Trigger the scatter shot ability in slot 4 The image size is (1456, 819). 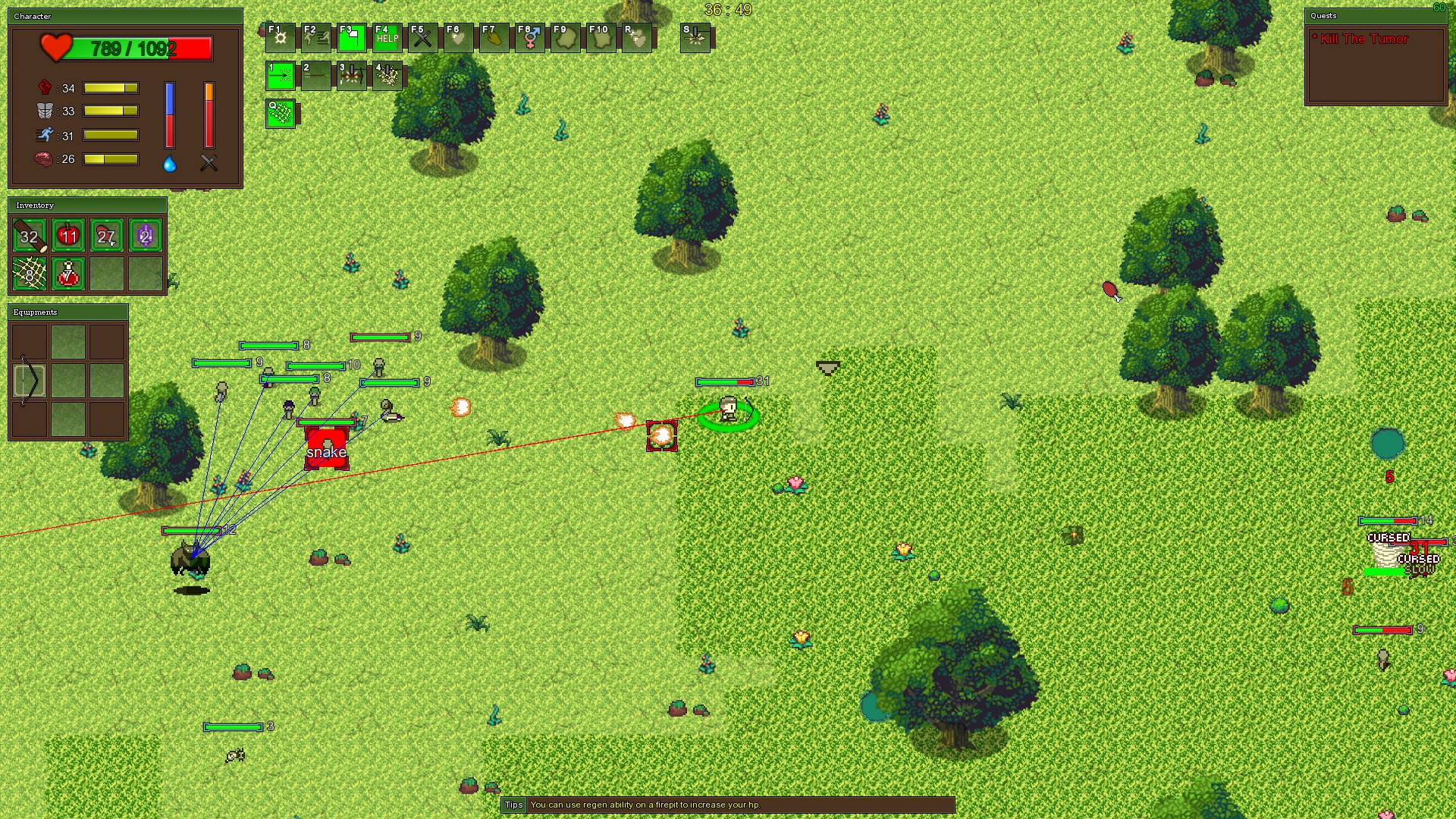pyautogui.click(x=388, y=76)
